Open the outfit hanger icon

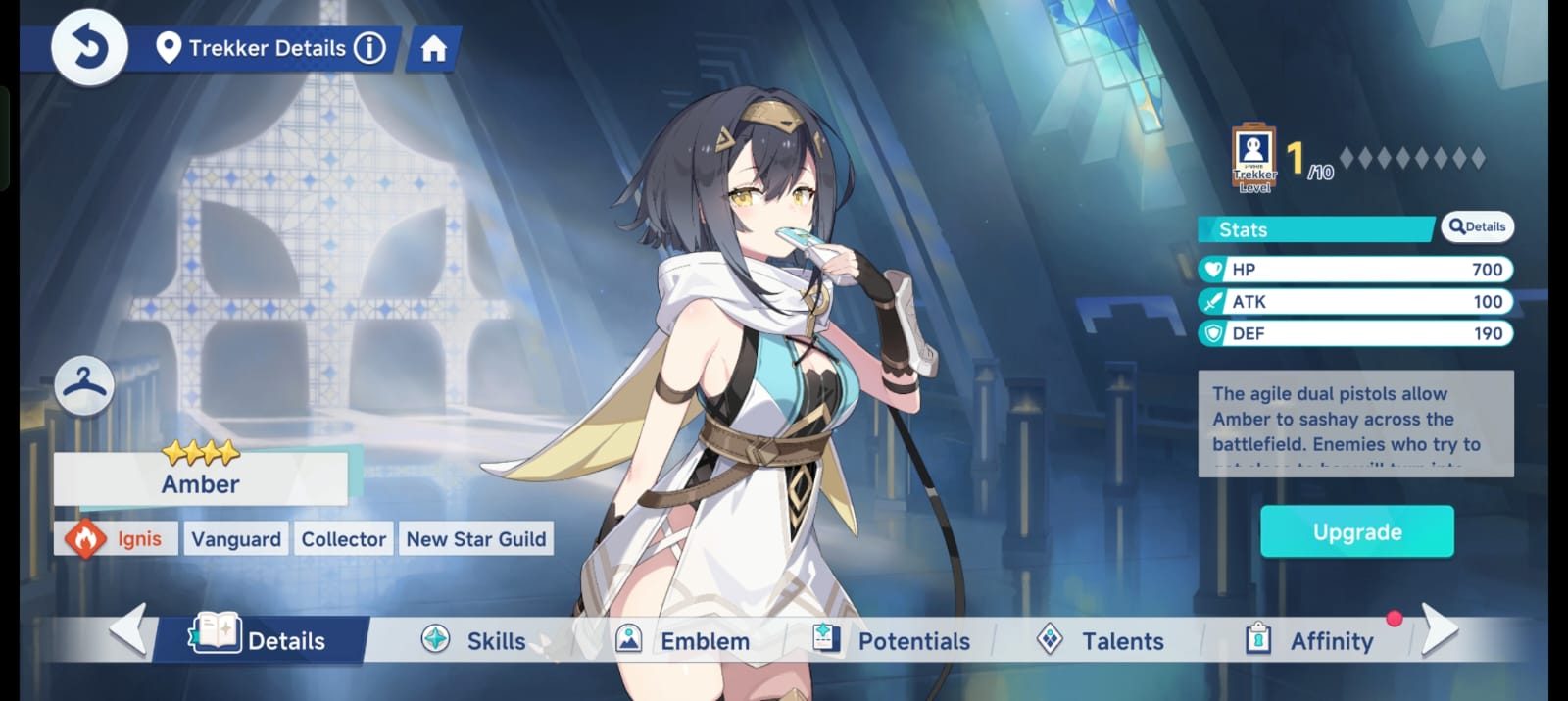tap(84, 384)
